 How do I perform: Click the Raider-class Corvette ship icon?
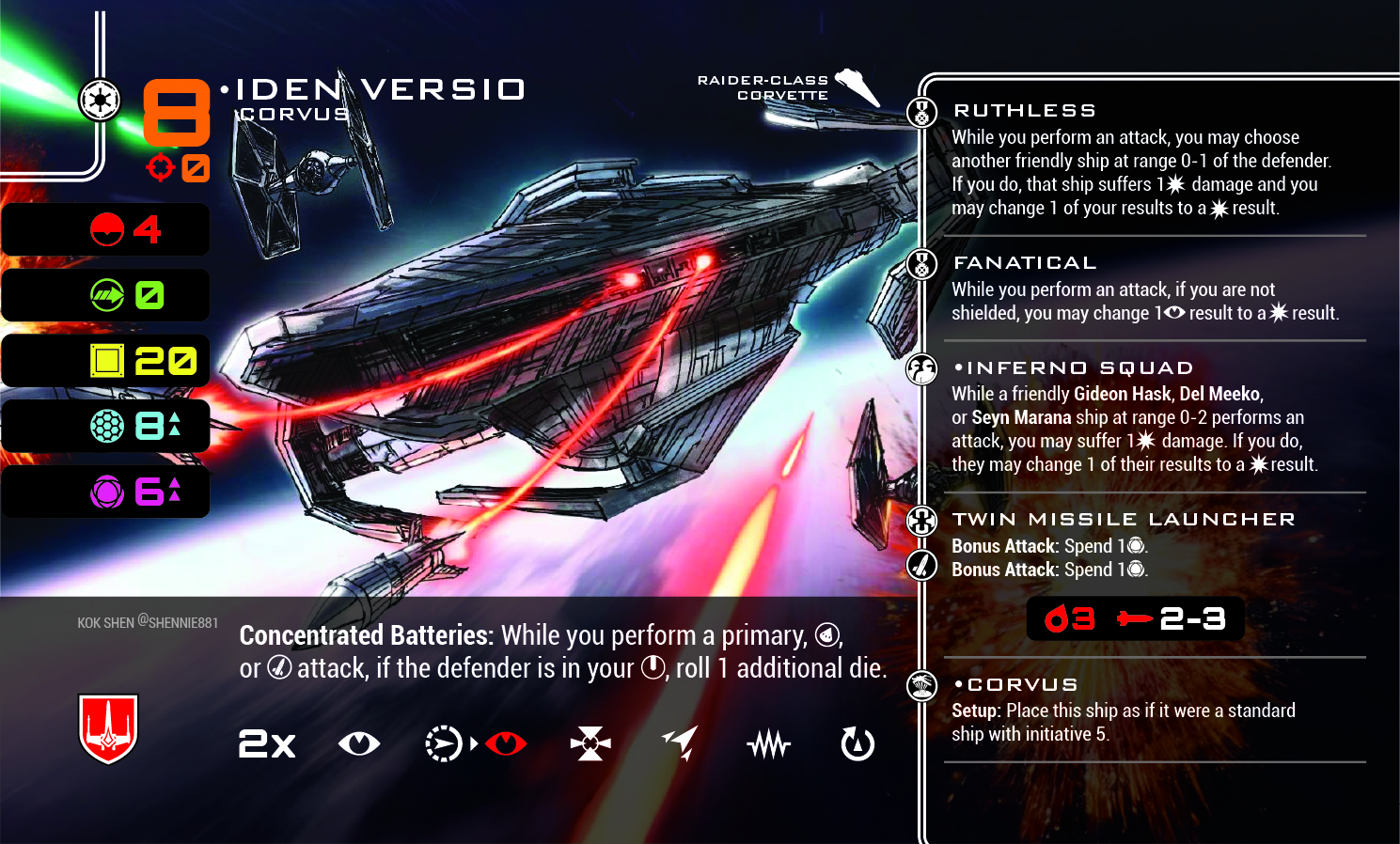tap(857, 86)
